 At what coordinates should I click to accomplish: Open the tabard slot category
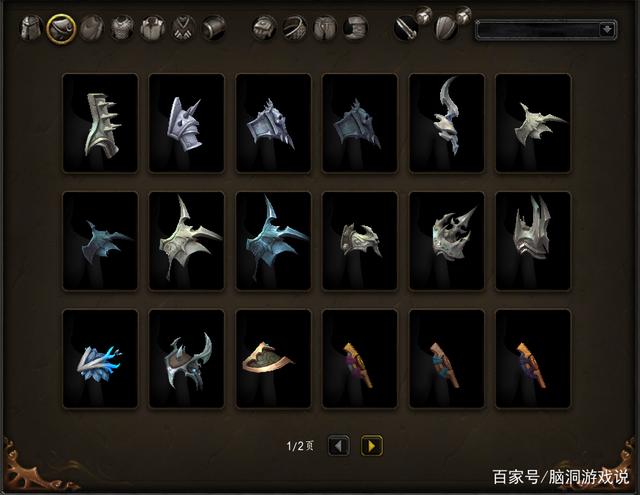click(183, 27)
